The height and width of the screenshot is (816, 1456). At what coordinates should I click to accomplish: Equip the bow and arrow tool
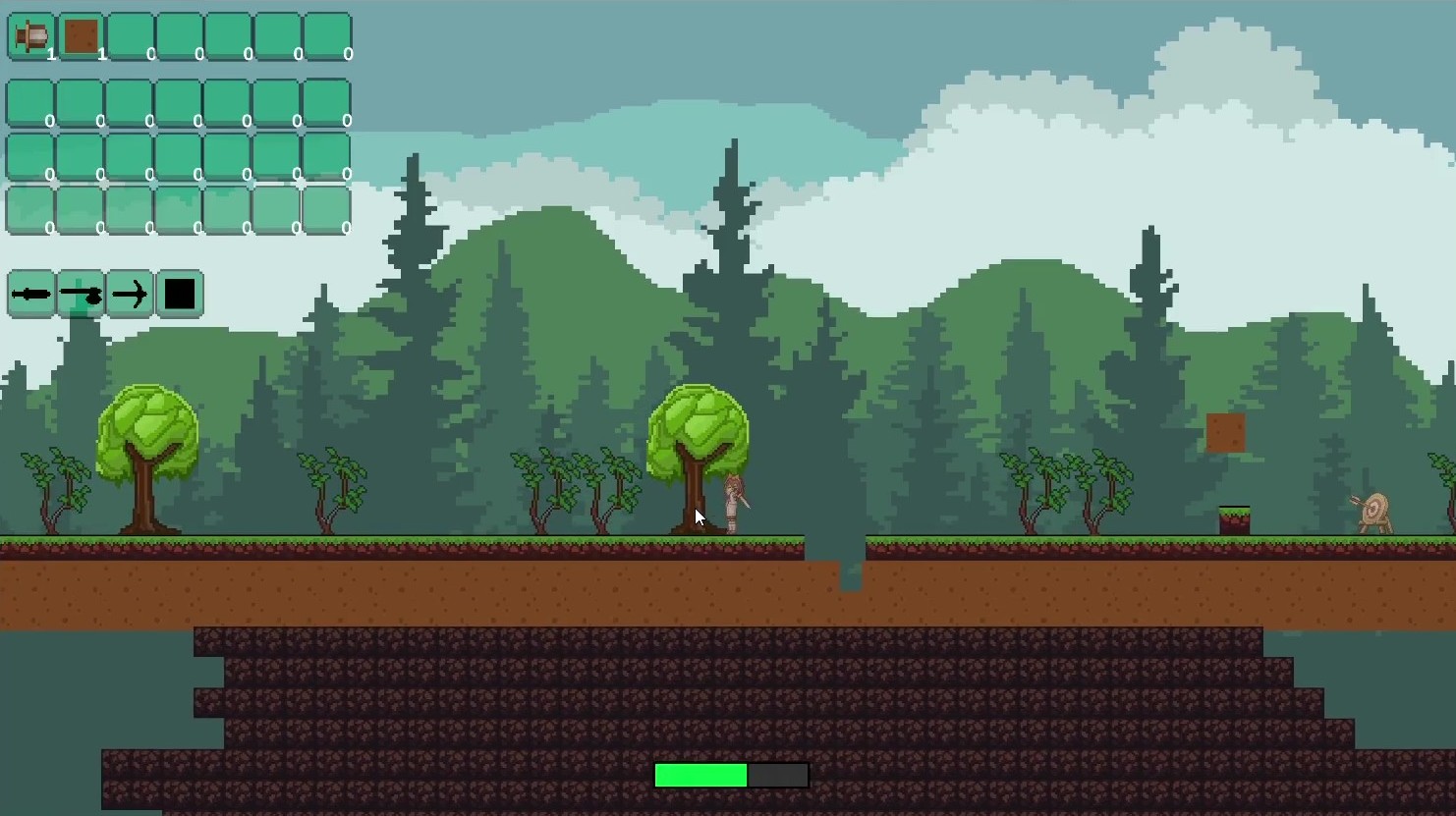130,294
